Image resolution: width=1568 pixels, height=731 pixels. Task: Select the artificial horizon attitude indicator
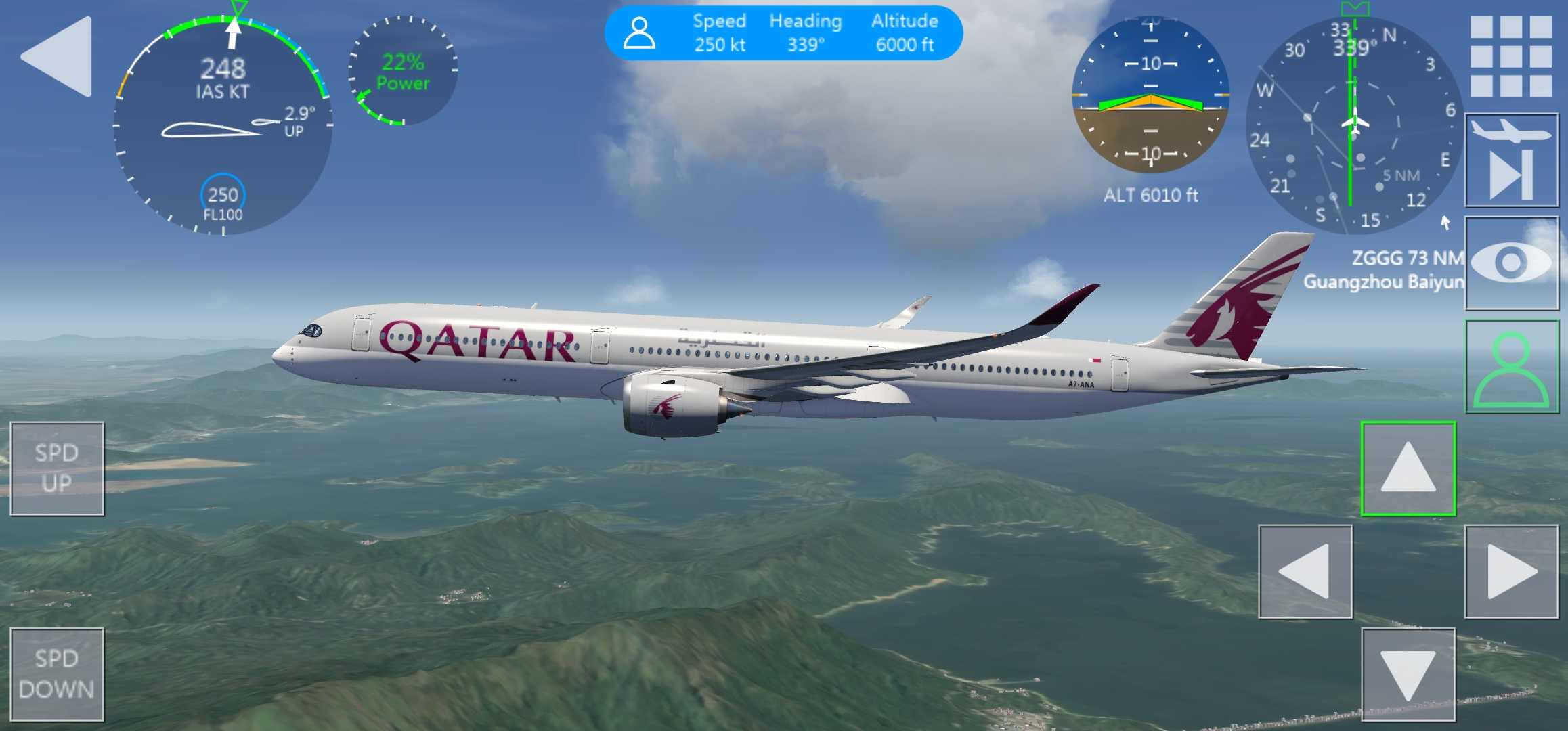(1150, 95)
